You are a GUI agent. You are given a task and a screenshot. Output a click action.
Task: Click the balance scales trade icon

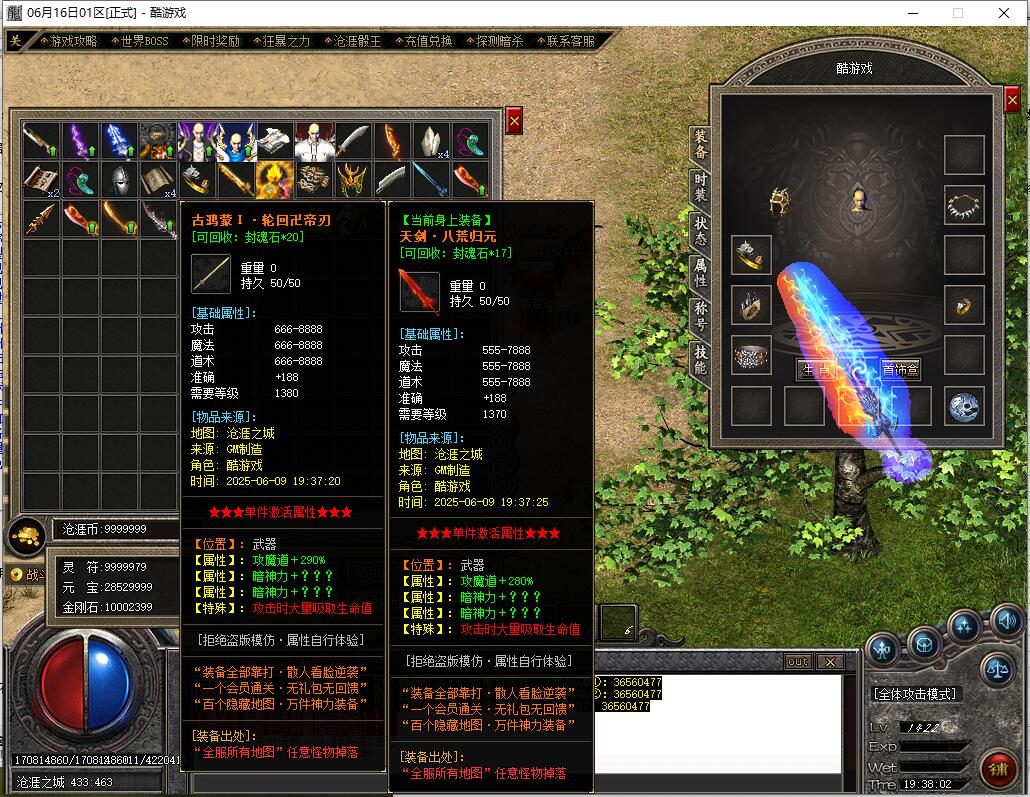(996, 668)
